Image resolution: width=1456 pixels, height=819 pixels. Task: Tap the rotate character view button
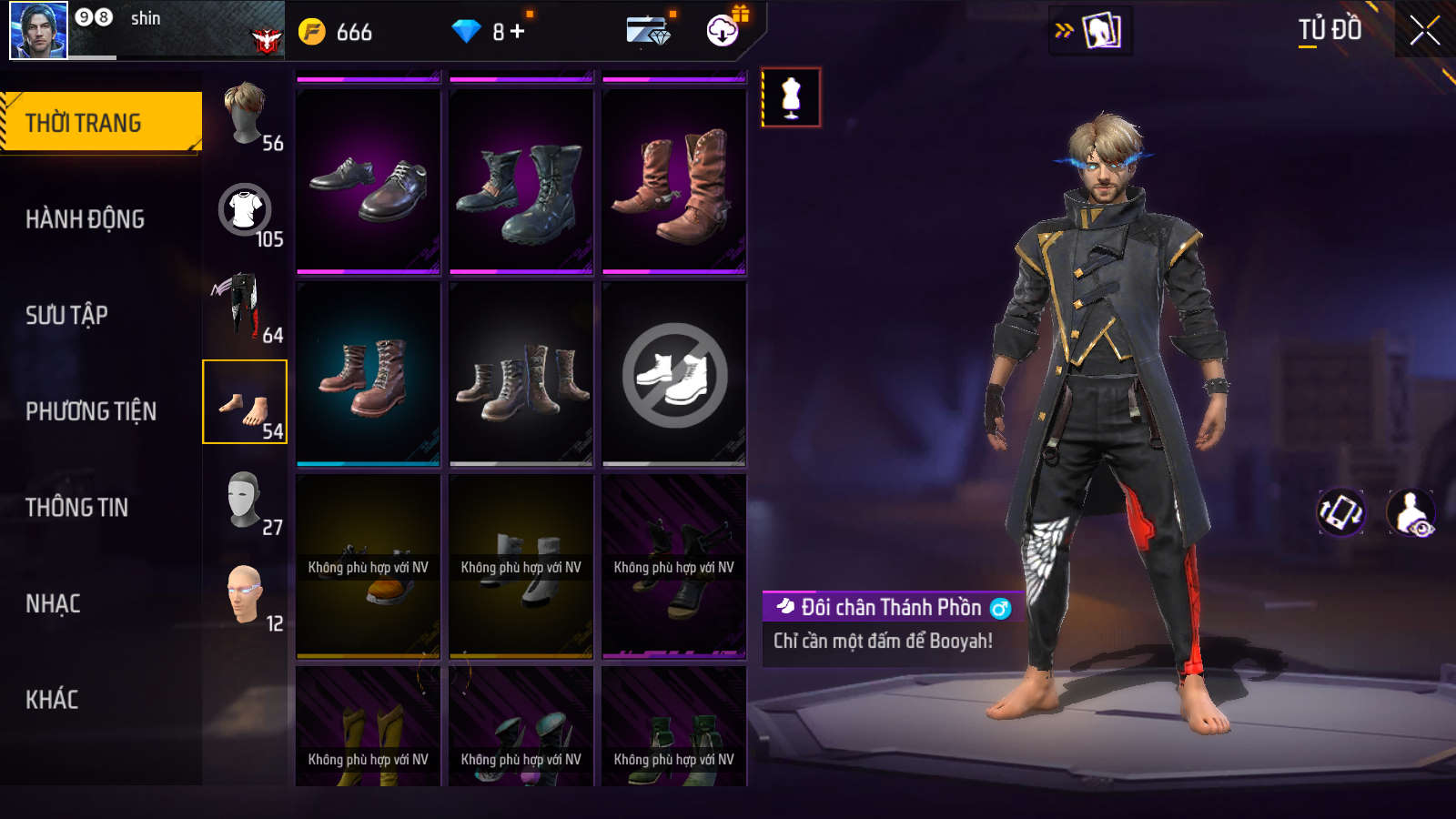click(1340, 512)
